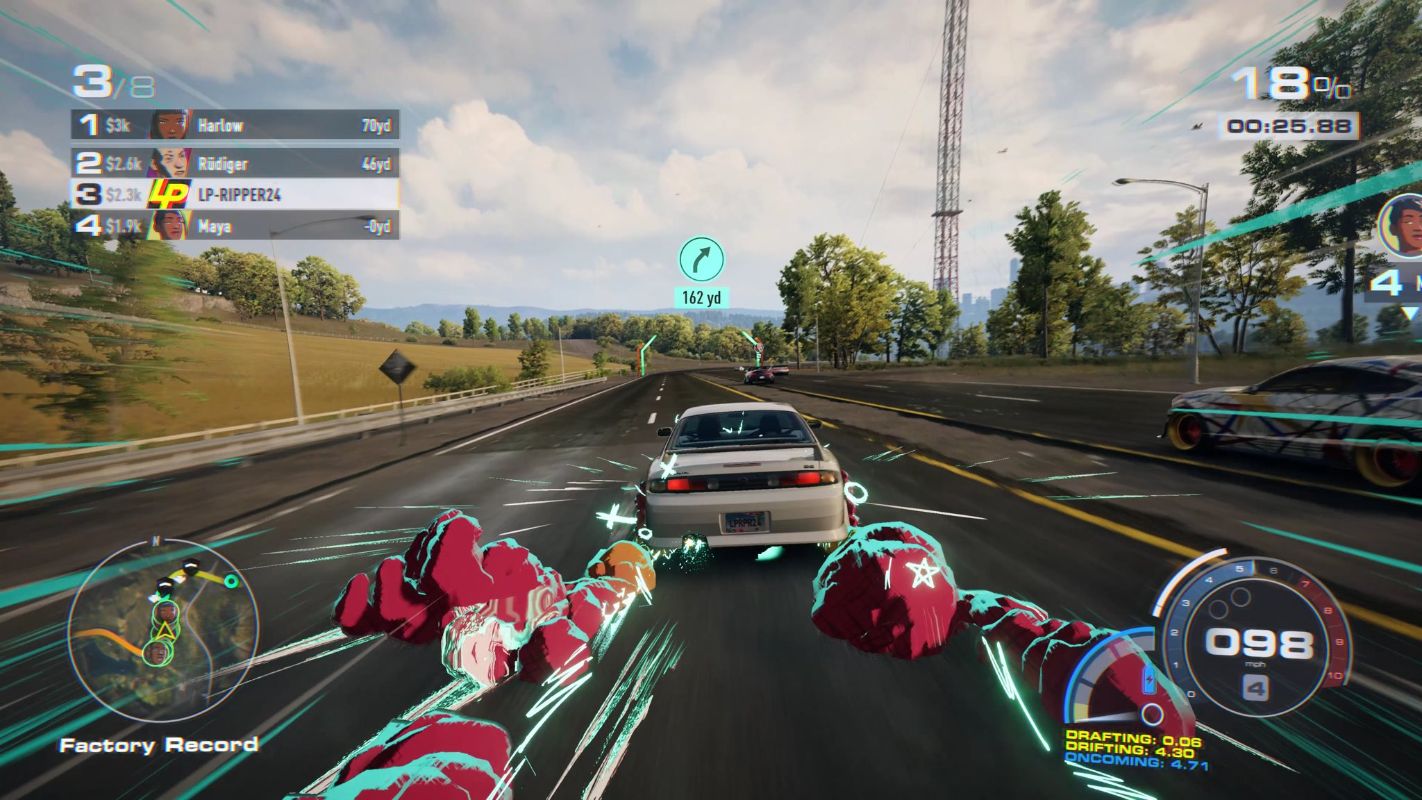The width and height of the screenshot is (1422, 800).
Task: Expand the 162 yd distance label
Action: coord(700,296)
